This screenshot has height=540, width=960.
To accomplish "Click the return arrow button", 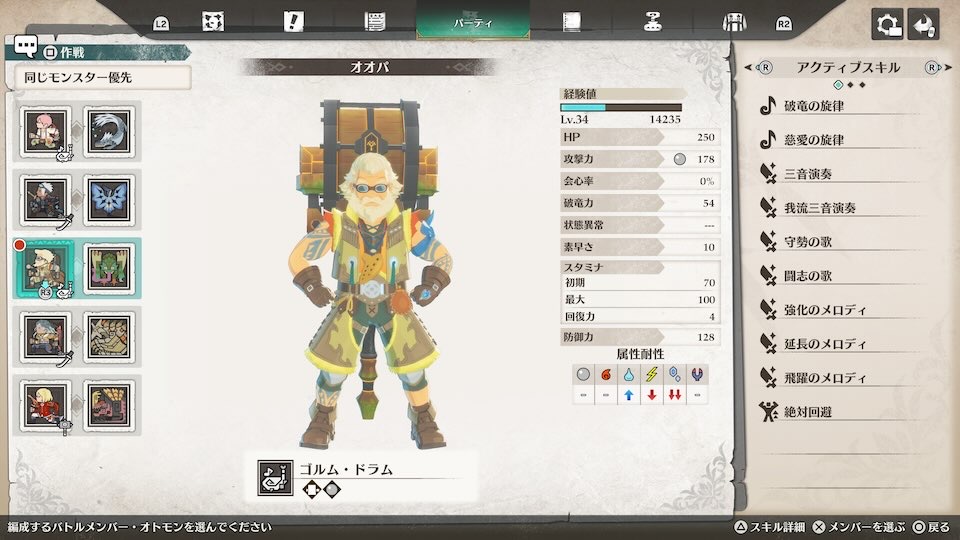I will (x=924, y=24).
